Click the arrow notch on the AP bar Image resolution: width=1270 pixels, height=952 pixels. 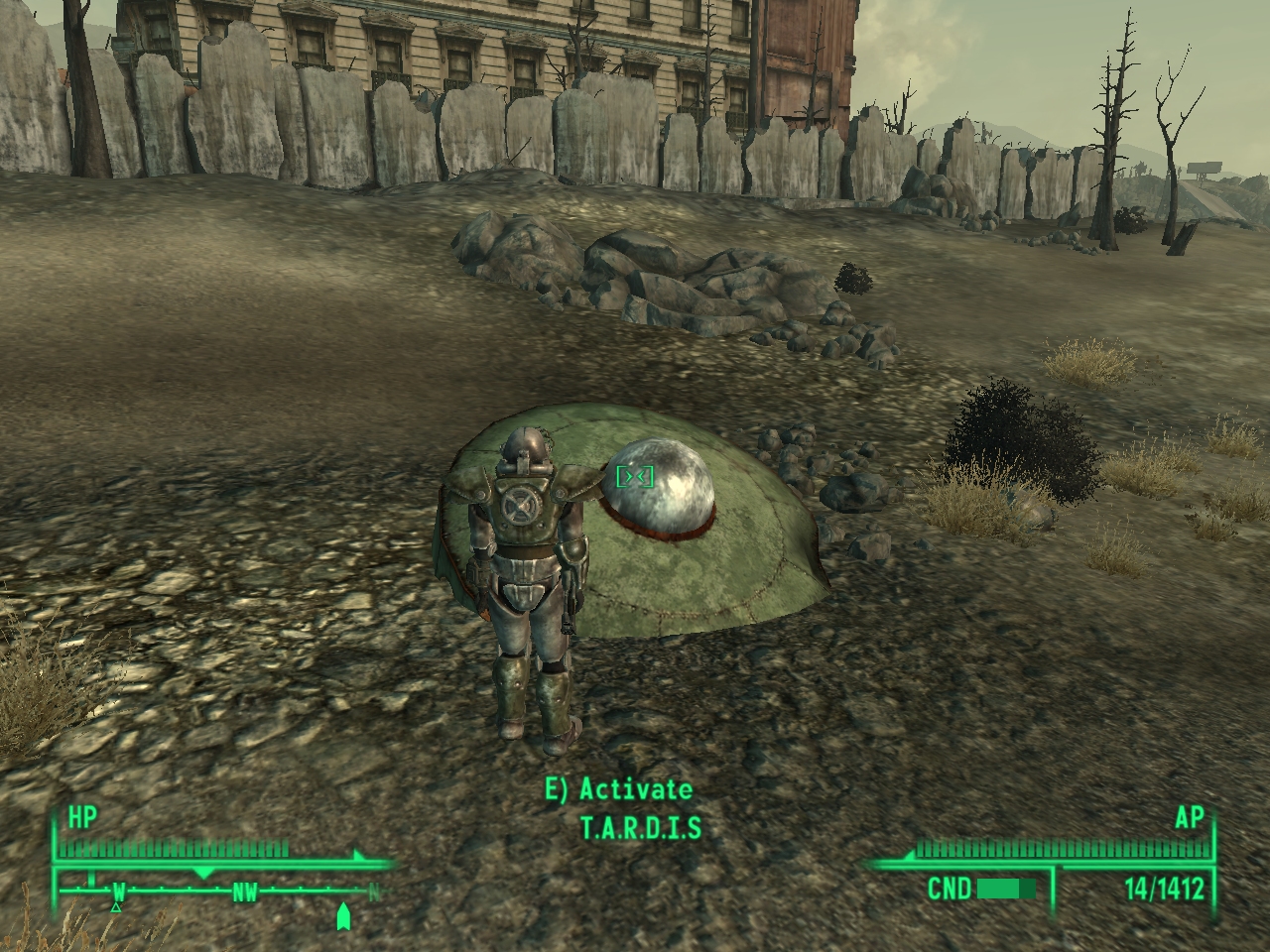click(x=911, y=855)
